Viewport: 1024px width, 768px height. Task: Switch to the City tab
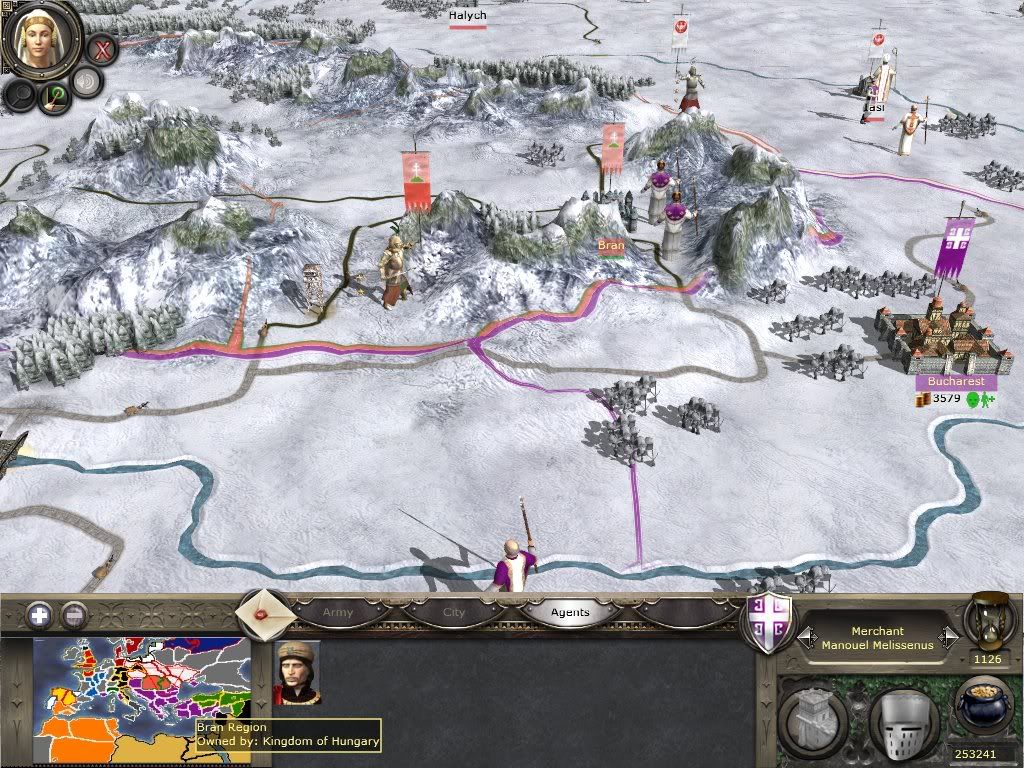click(454, 612)
